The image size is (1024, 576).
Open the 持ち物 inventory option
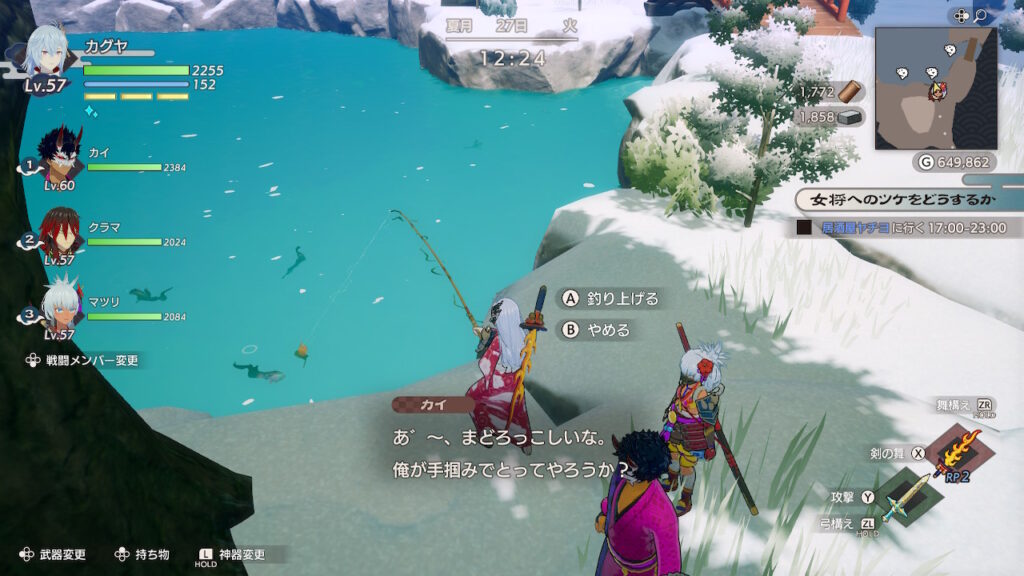point(143,554)
